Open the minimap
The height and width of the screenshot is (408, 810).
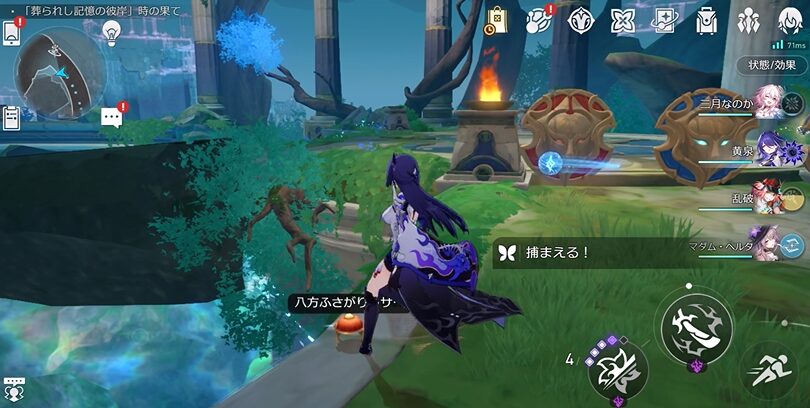point(53,67)
